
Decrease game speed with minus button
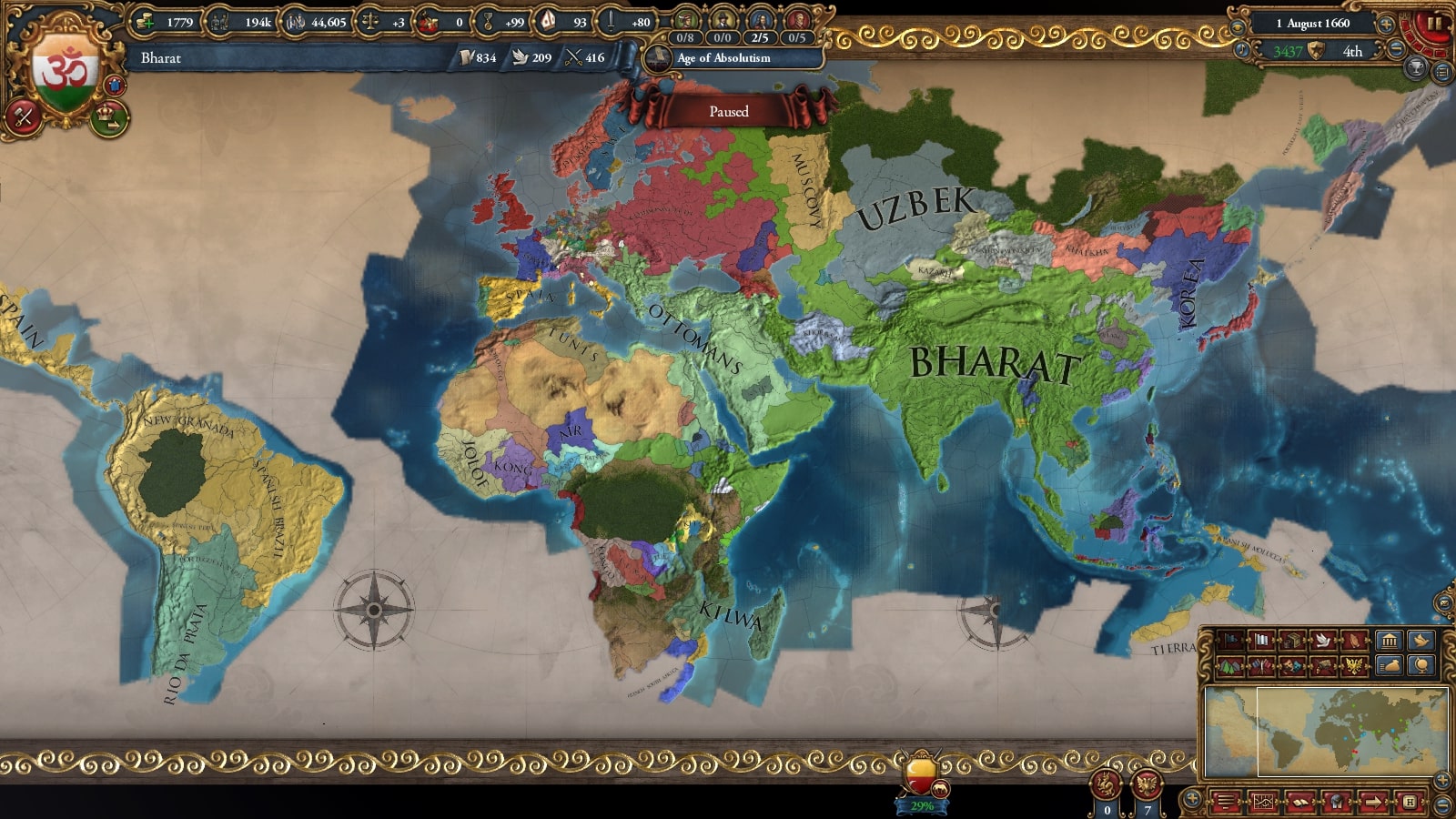point(1396,50)
